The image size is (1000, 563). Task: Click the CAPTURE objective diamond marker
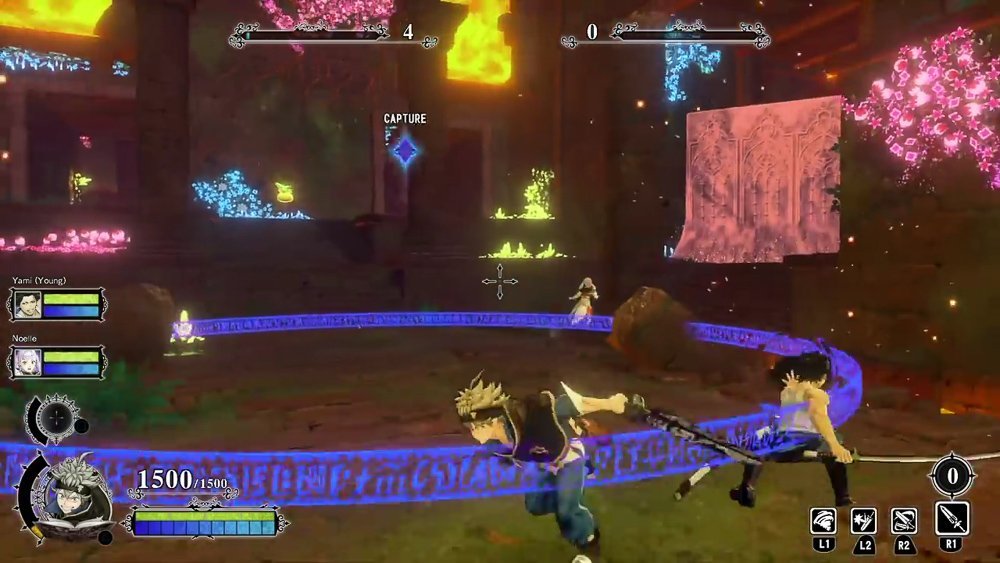click(405, 150)
